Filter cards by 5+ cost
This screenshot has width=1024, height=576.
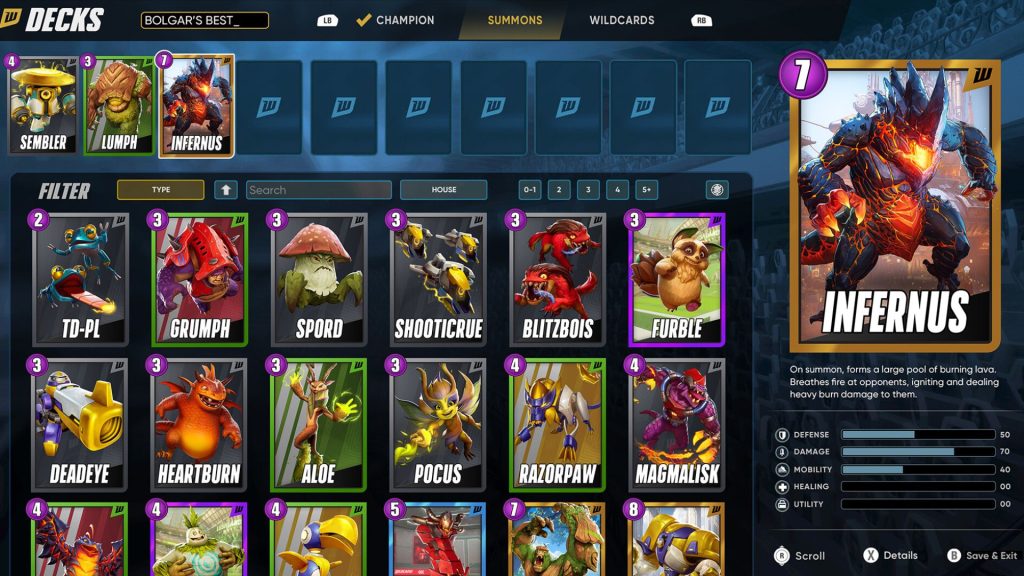click(646, 190)
